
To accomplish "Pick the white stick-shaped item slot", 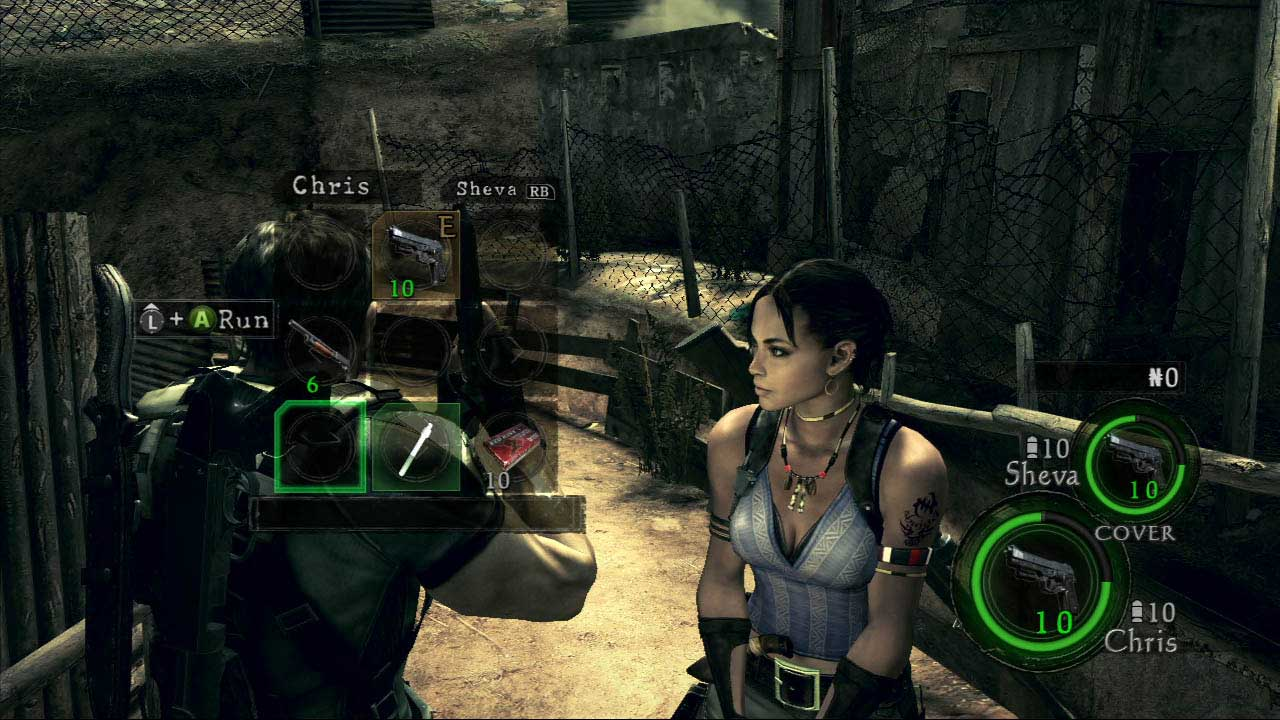I will pyautogui.click(x=415, y=447).
